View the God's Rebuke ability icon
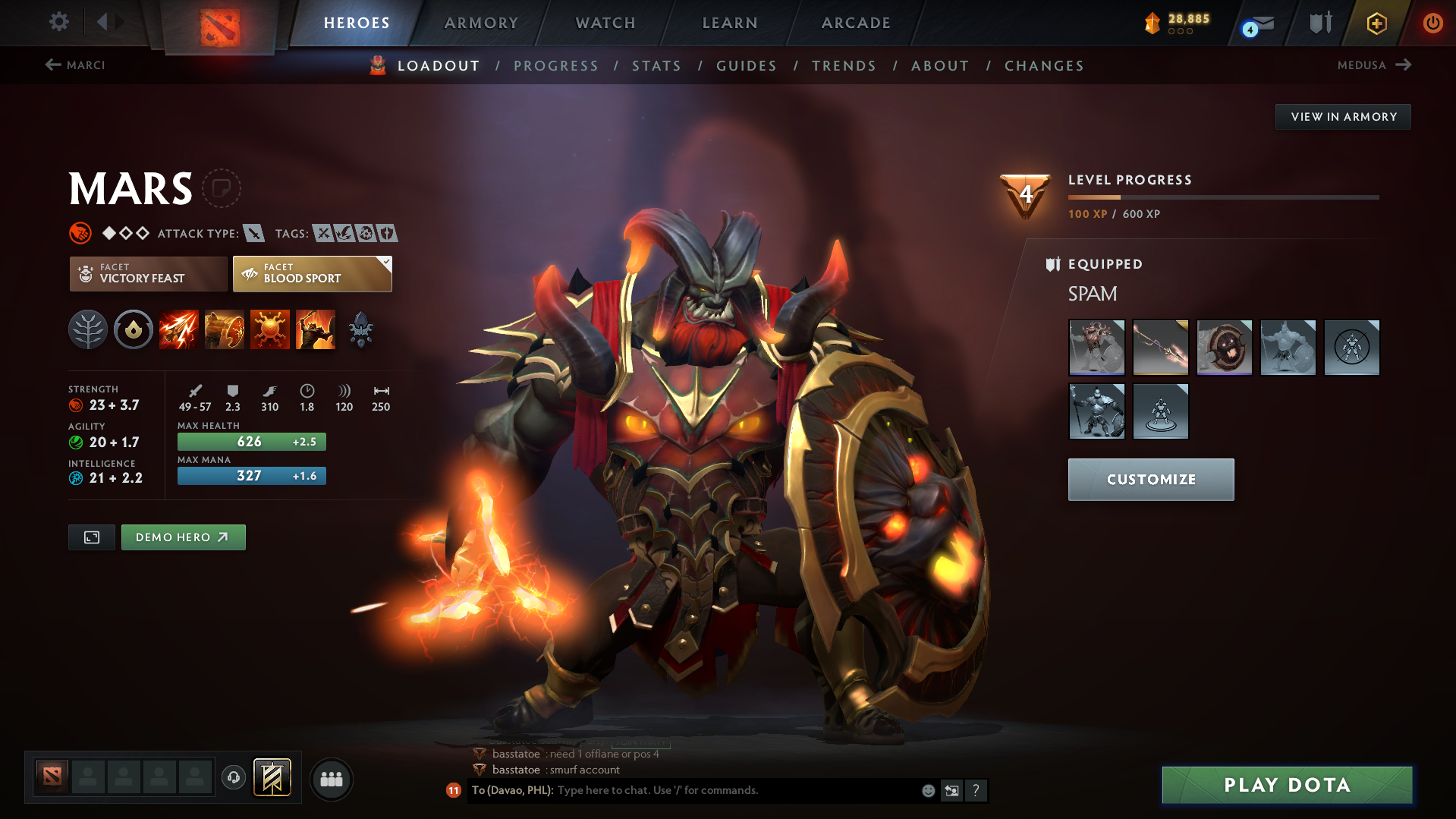 [225, 329]
